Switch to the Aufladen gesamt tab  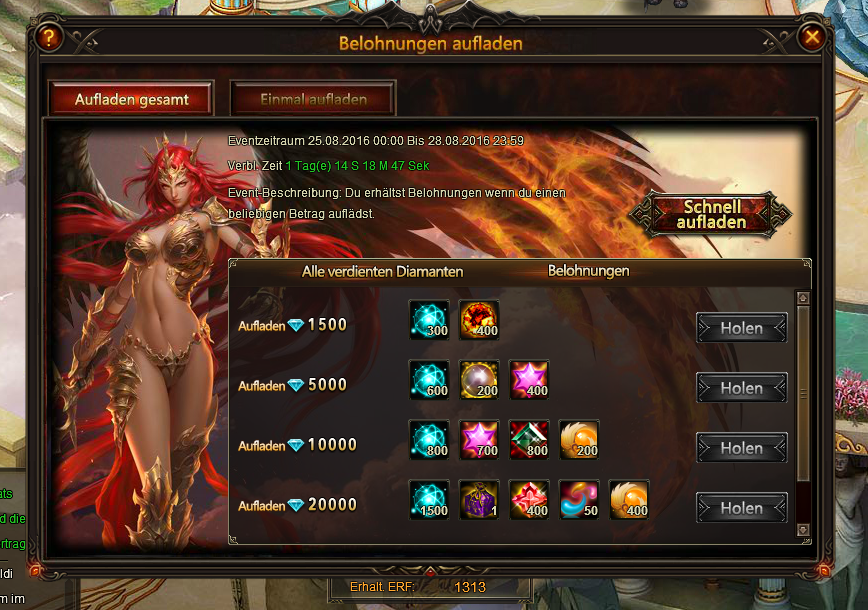click(x=130, y=99)
